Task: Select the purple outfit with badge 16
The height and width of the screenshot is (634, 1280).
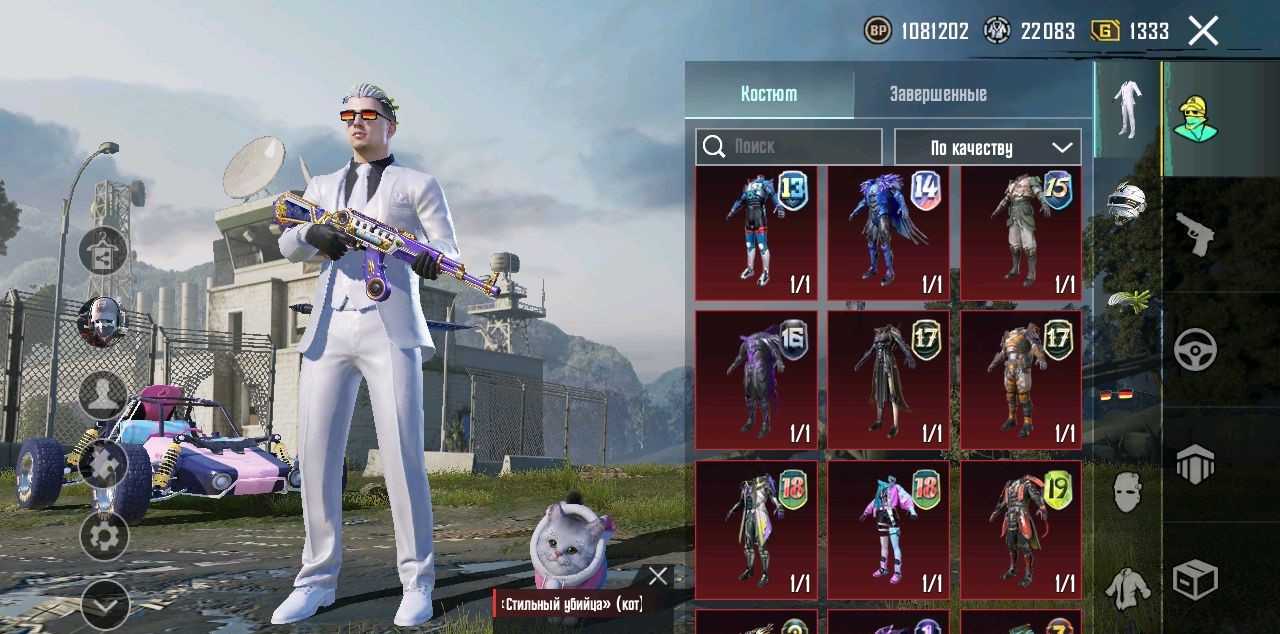Action: pyautogui.click(x=756, y=380)
